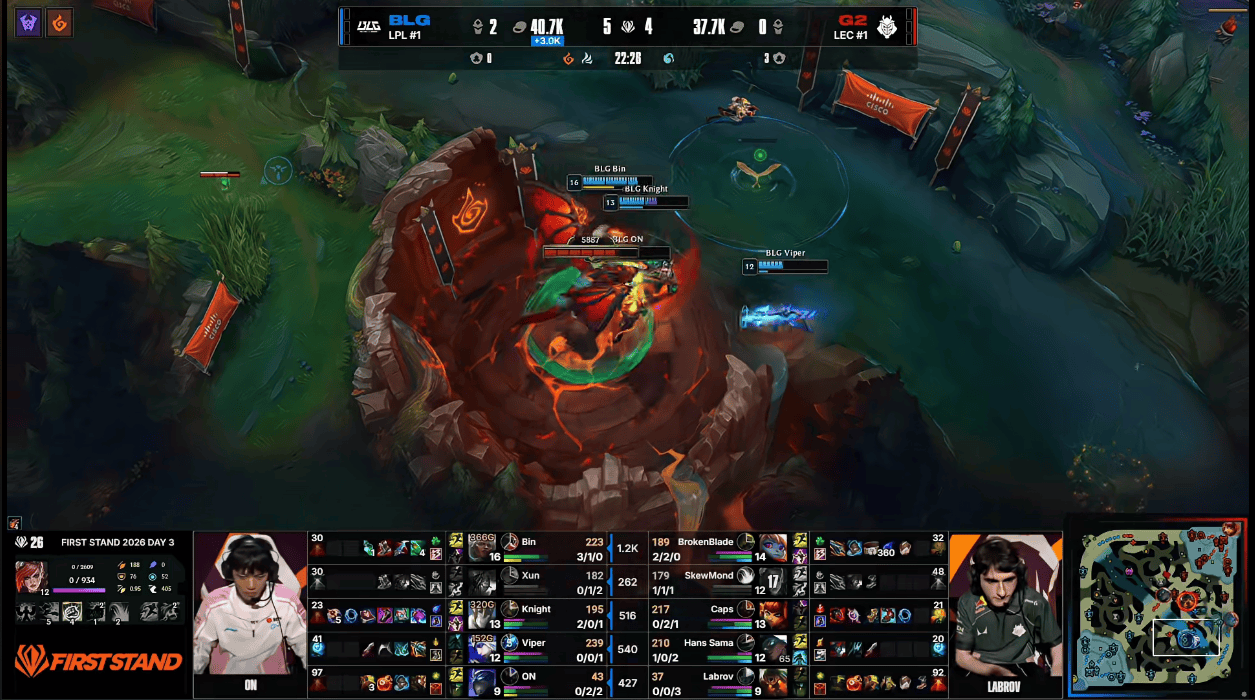1255x700 pixels.
Task: Select Xun's scoreboard champion portrait
Action: tap(482, 582)
